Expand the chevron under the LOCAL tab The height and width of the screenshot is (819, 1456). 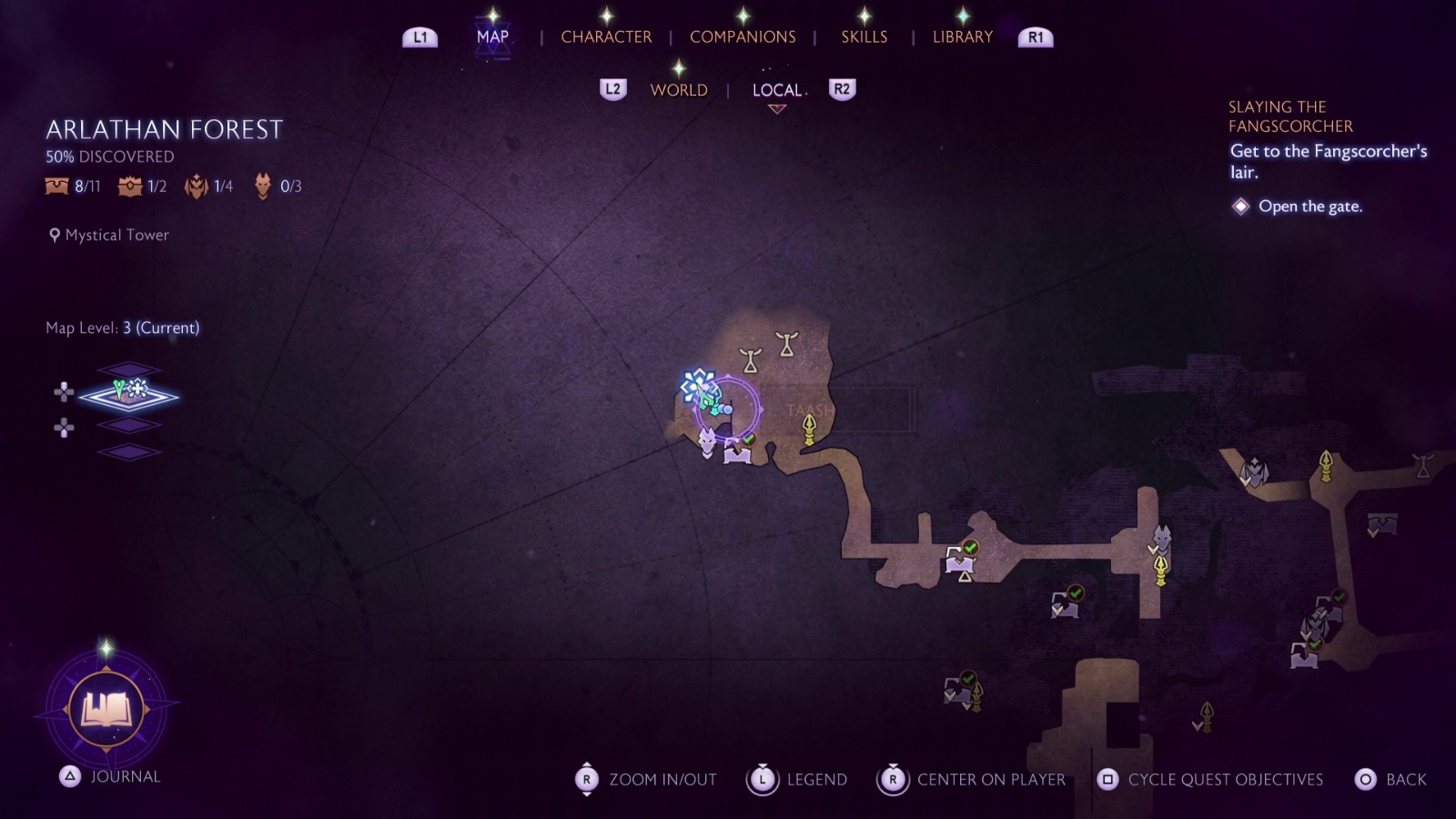pos(775,108)
